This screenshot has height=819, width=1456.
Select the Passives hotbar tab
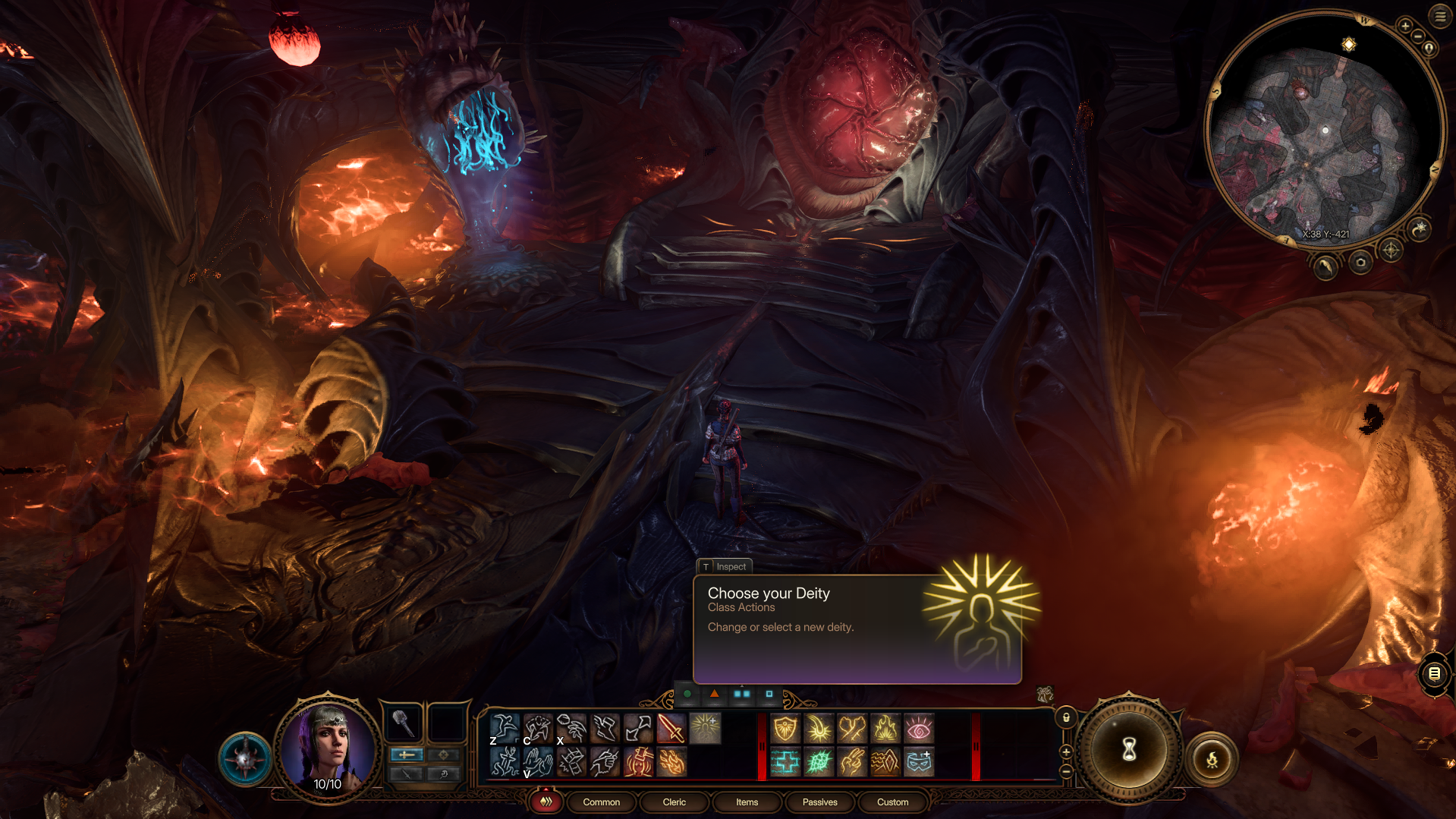point(819,802)
